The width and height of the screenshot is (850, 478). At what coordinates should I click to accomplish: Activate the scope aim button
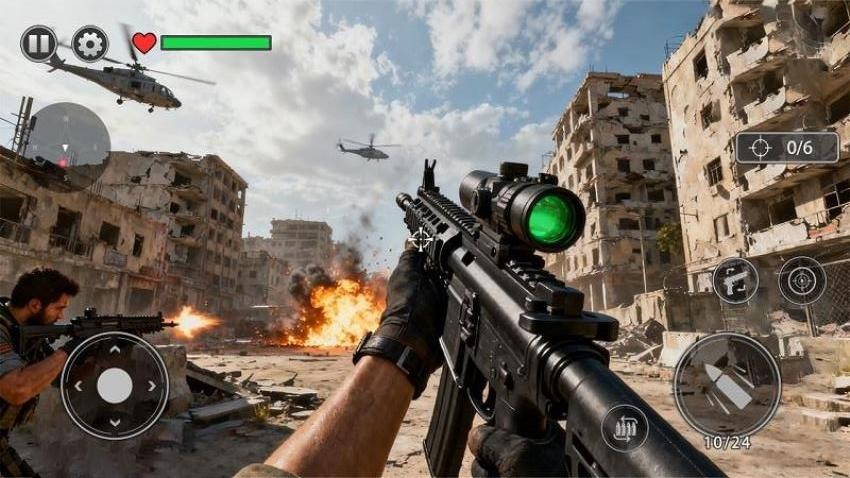tap(802, 280)
